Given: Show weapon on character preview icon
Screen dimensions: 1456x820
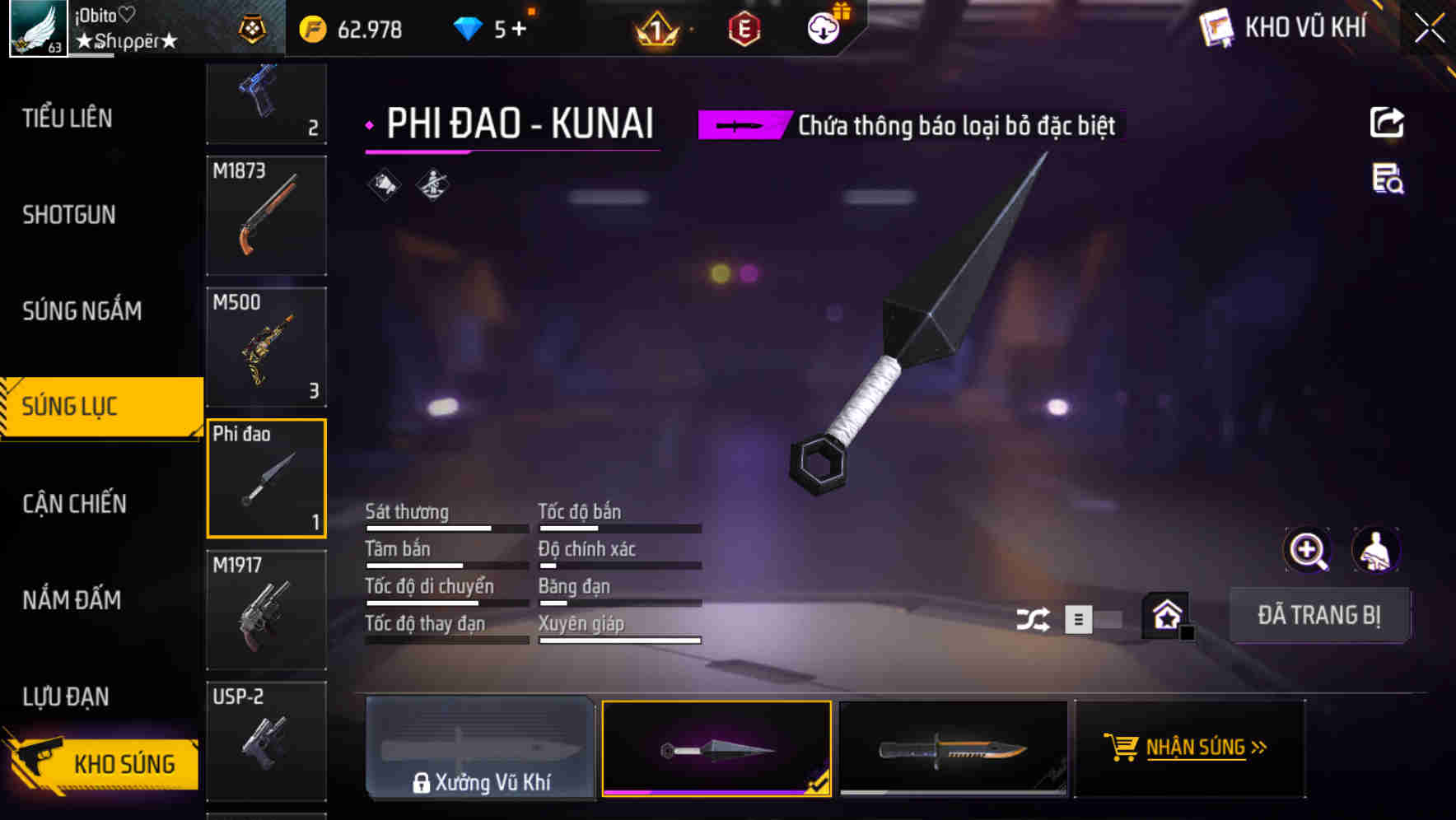Looking at the screenshot, I should coord(1374,550).
